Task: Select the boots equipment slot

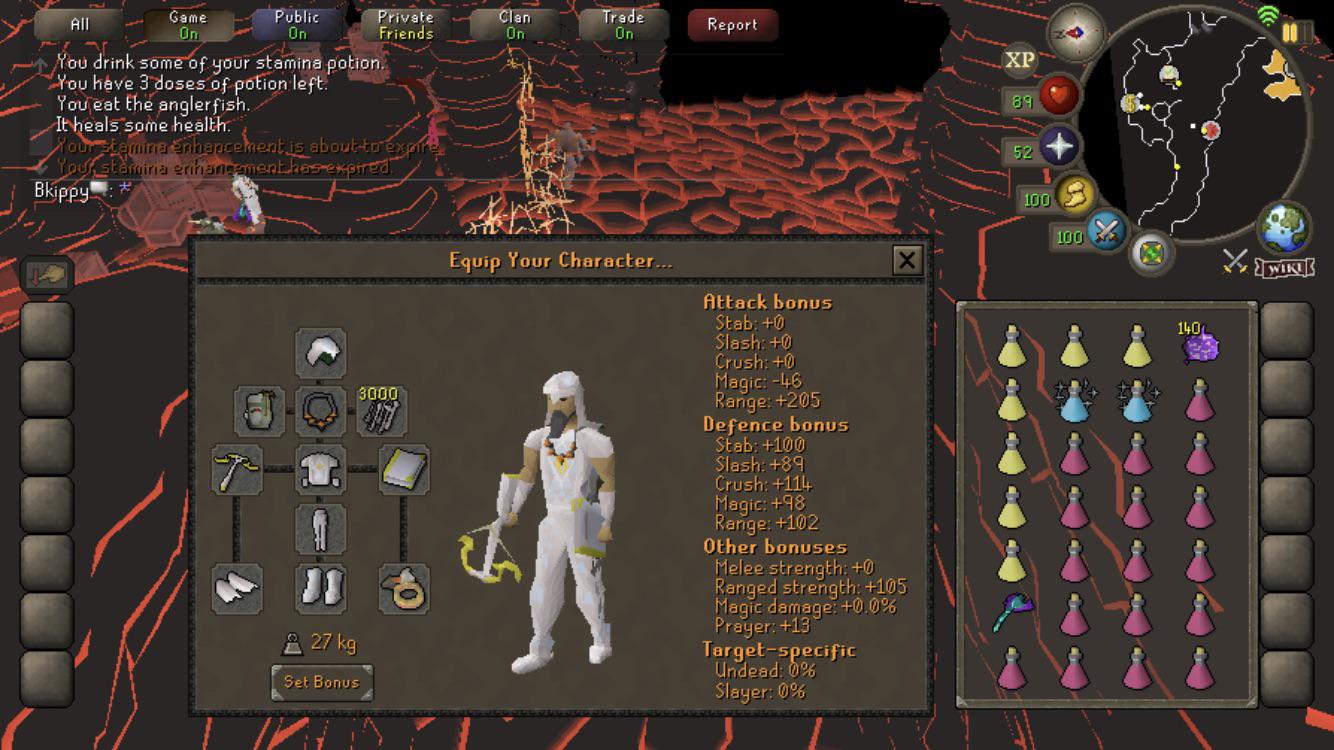Action: click(x=320, y=590)
